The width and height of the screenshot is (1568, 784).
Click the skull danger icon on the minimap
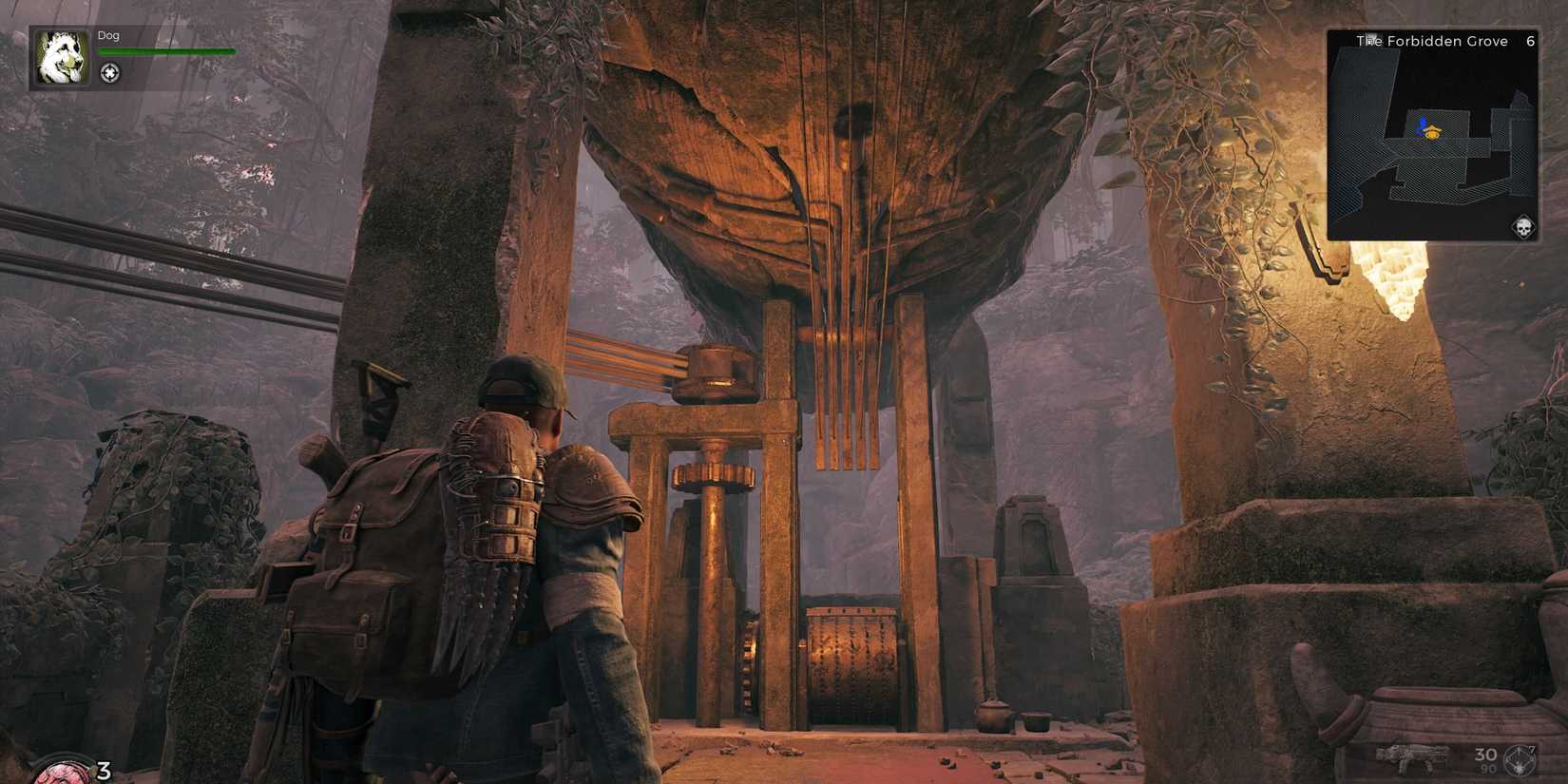click(x=1523, y=226)
